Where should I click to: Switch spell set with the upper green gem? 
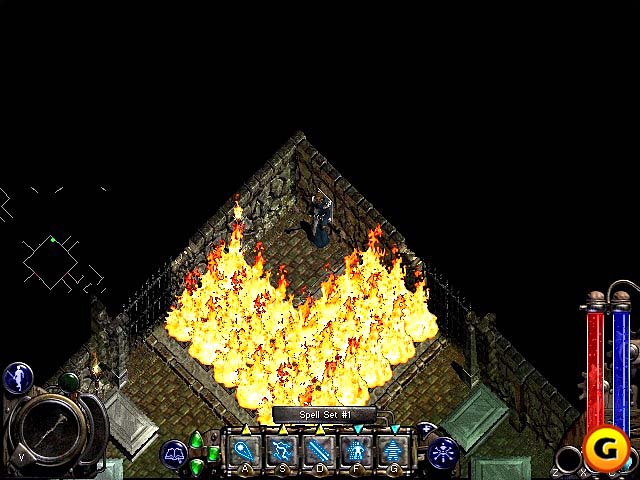click(x=197, y=439)
